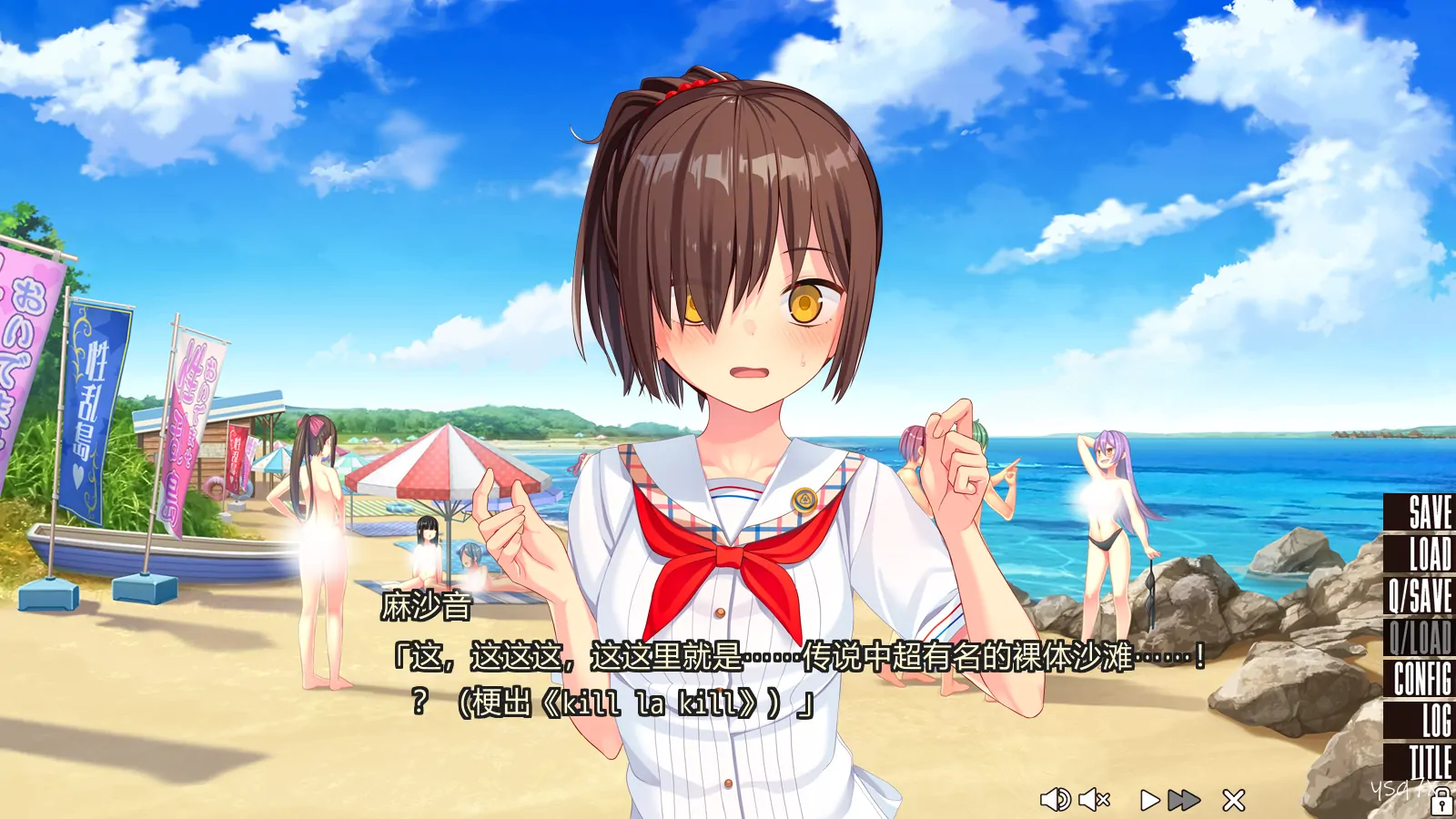Start auto-play with the single arrow
1456x819 pixels.
click(x=1149, y=800)
